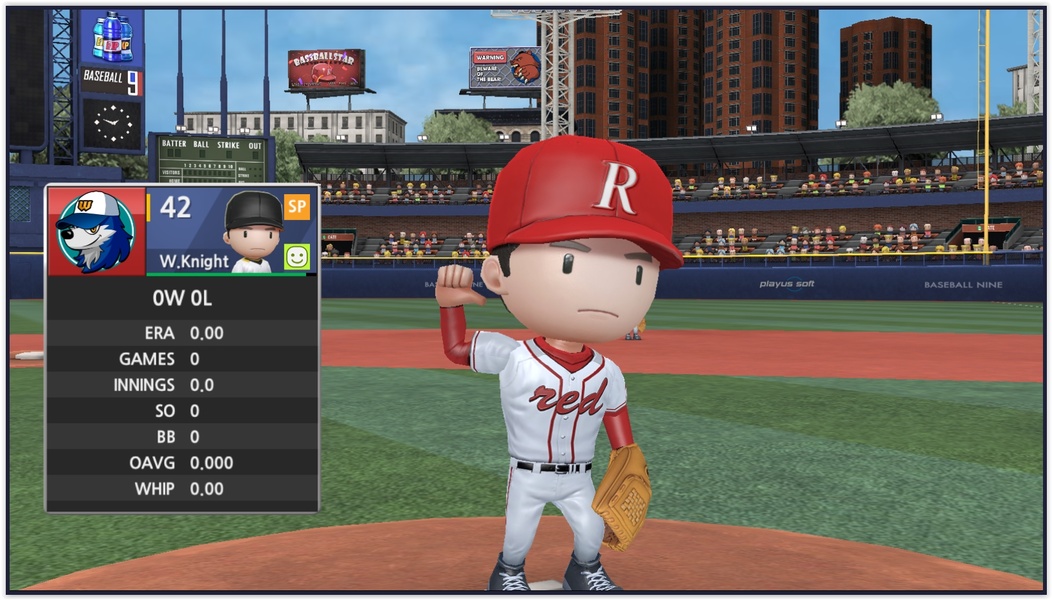Viewport: 1052px width, 600px height.
Task: Click the orange SP position badge
Action: [297, 206]
